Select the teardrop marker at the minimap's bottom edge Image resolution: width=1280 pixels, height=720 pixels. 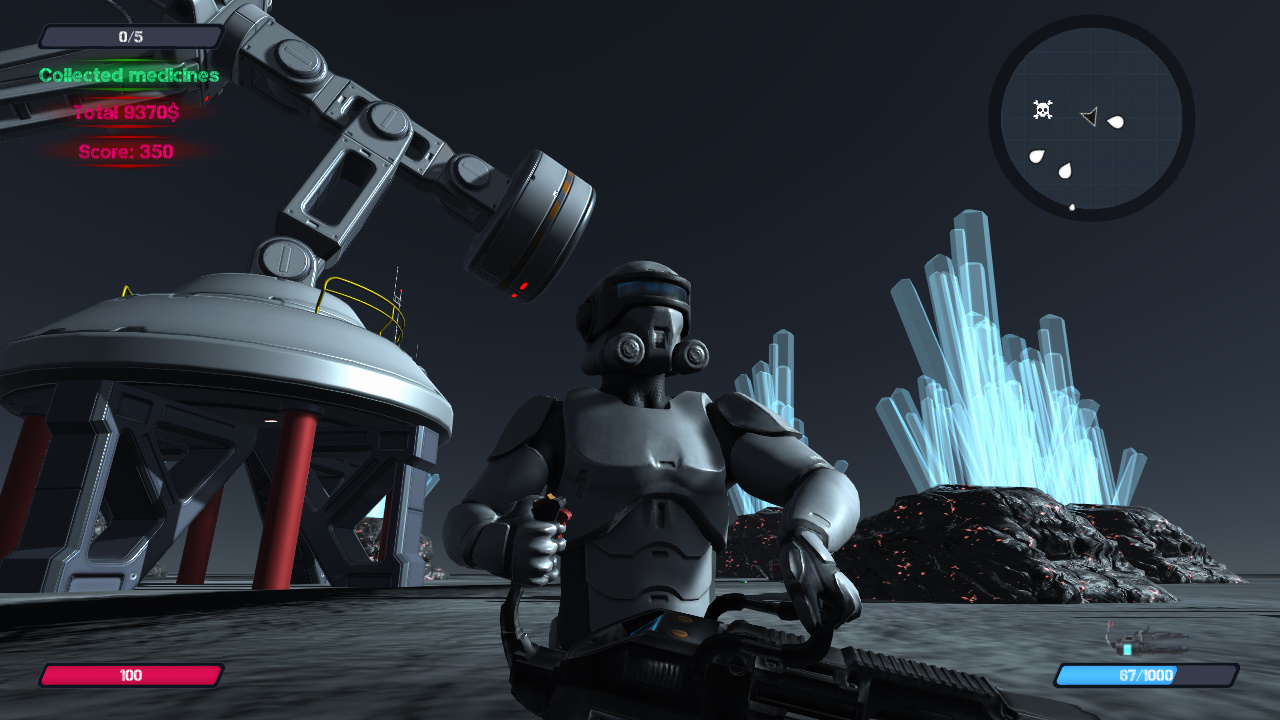(x=1072, y=206)
